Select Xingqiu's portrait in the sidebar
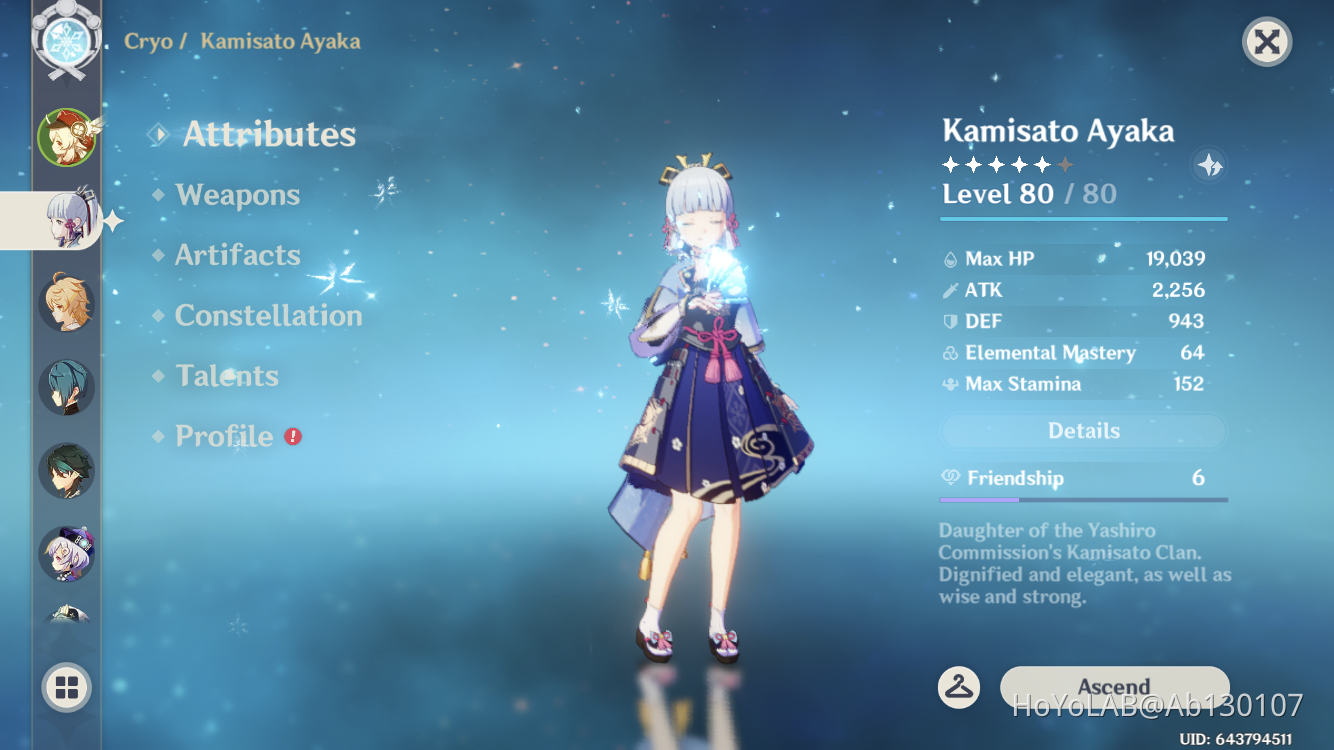This screenshot has height=750, width=1334. (67, 385)
